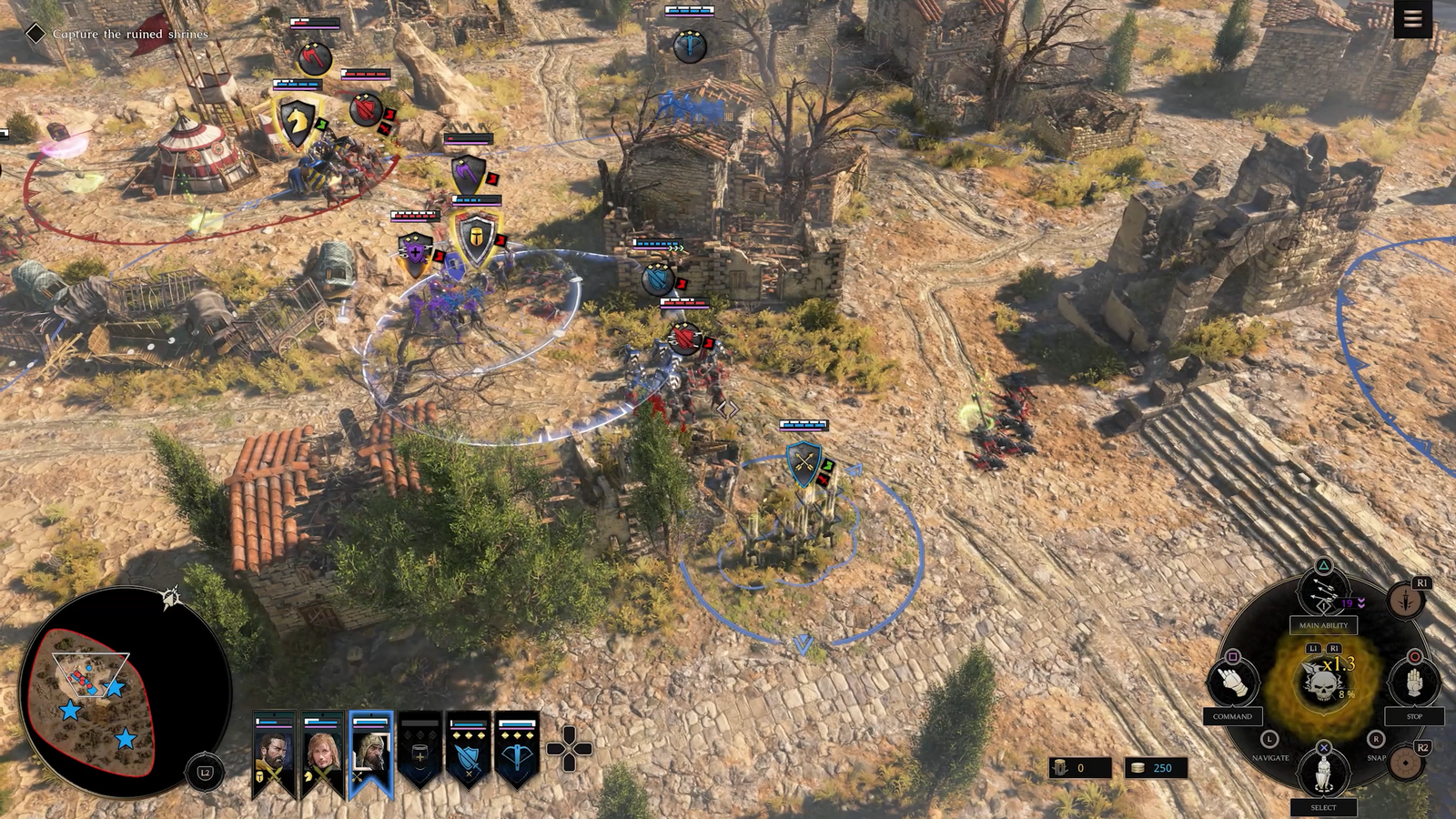Select the sword and shield unit banner
Viewport: 1456px width, 819px height.
[x=468, y=754]
